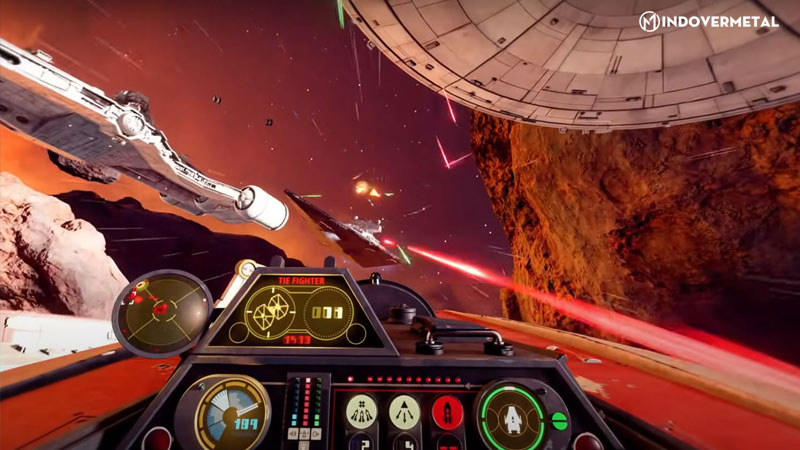
Task: Open the MindOverMetal watermark logo
Action: [x=711, y=21]
